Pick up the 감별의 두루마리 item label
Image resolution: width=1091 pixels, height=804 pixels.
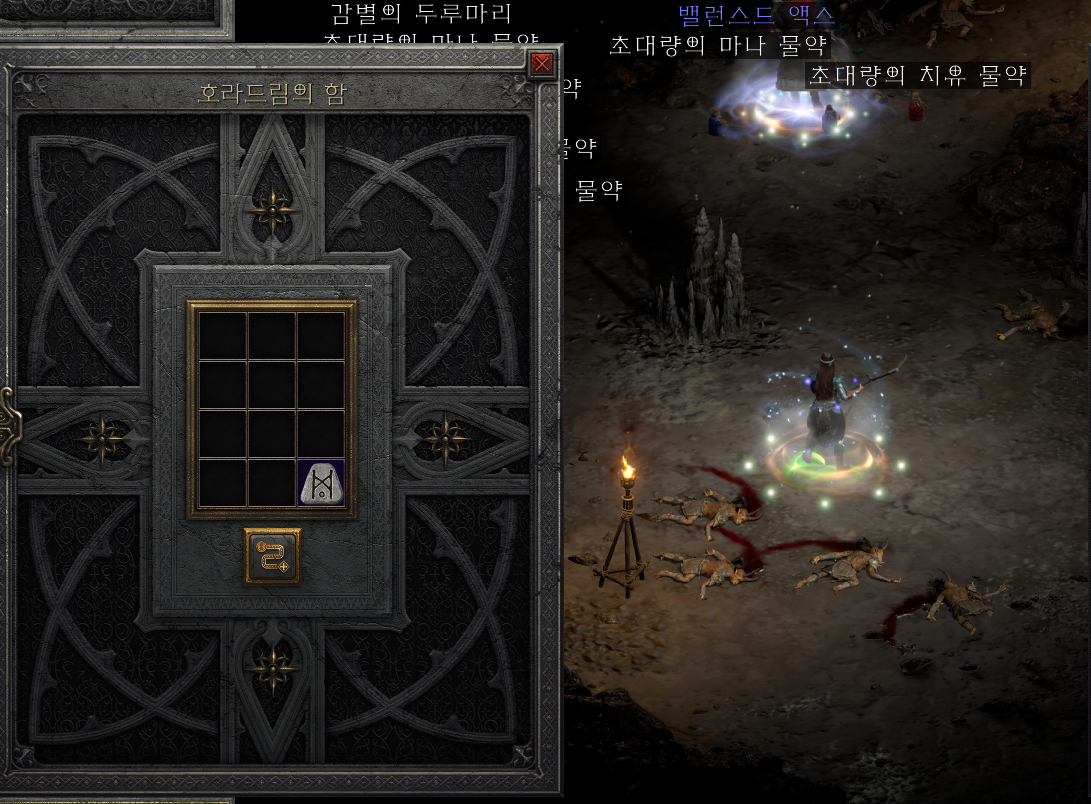421,14
